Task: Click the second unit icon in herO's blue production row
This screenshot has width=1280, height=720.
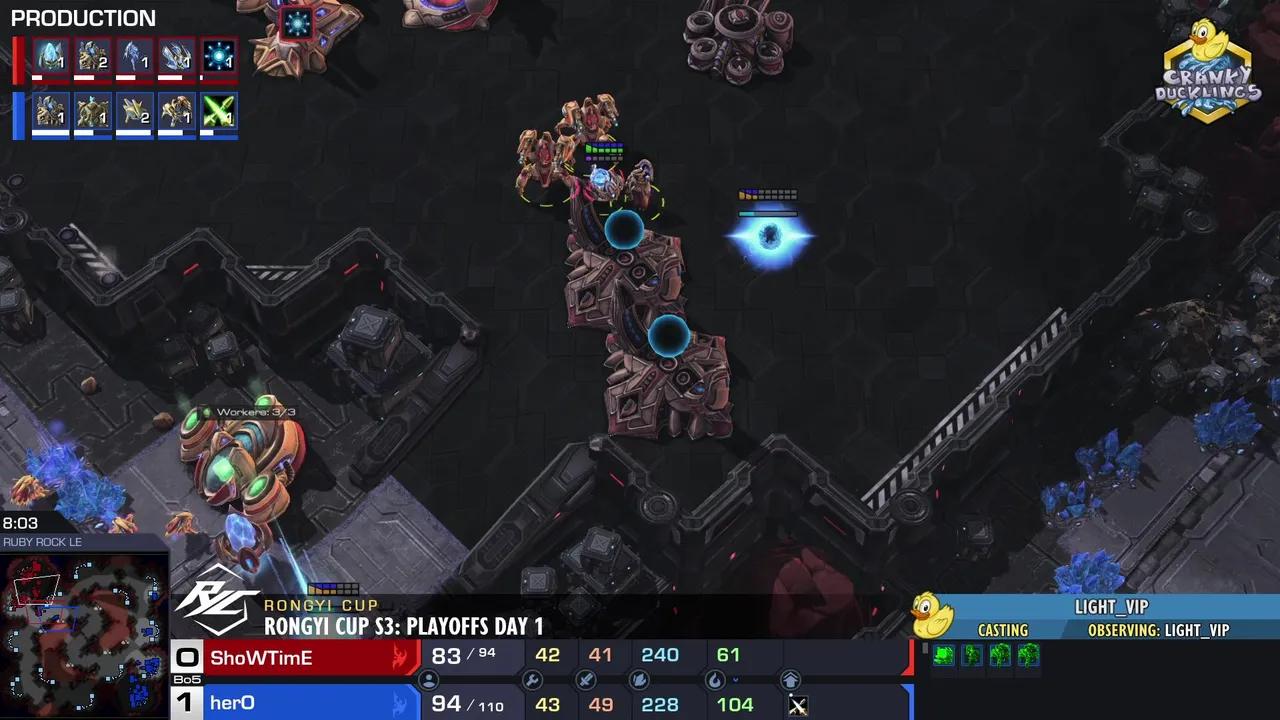Action: point(93,114)
